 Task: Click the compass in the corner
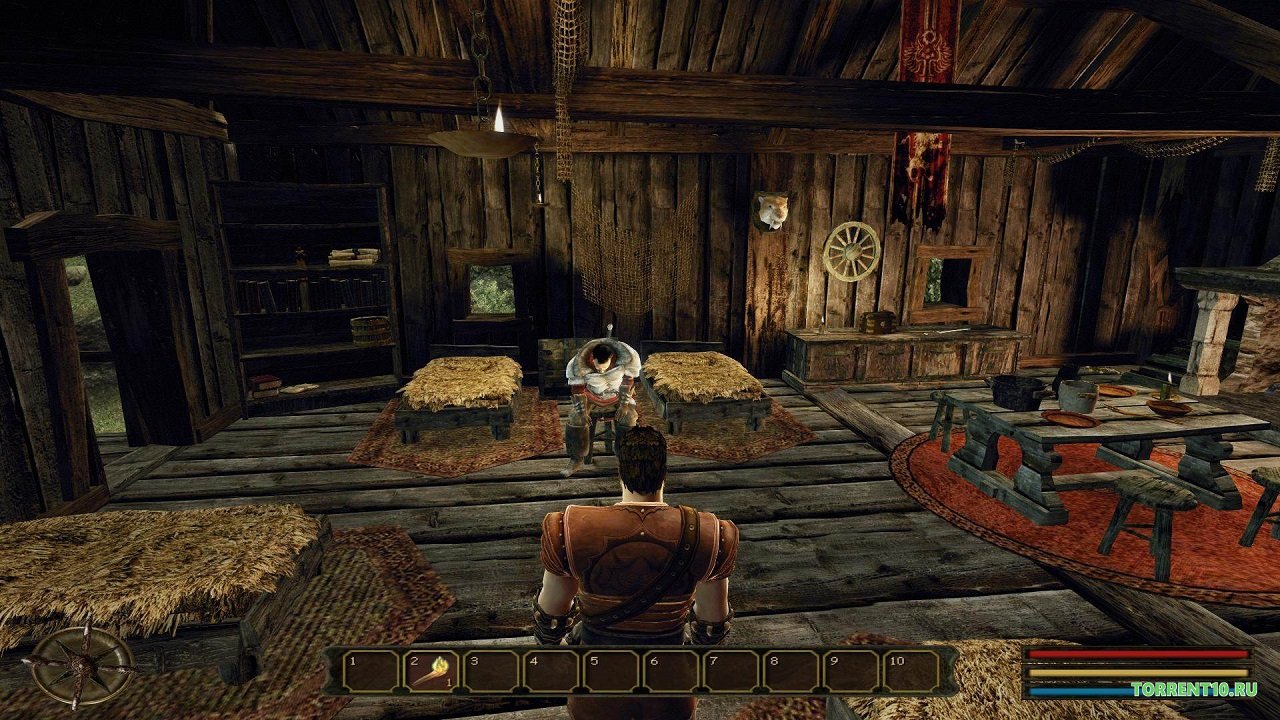point(82,665)
